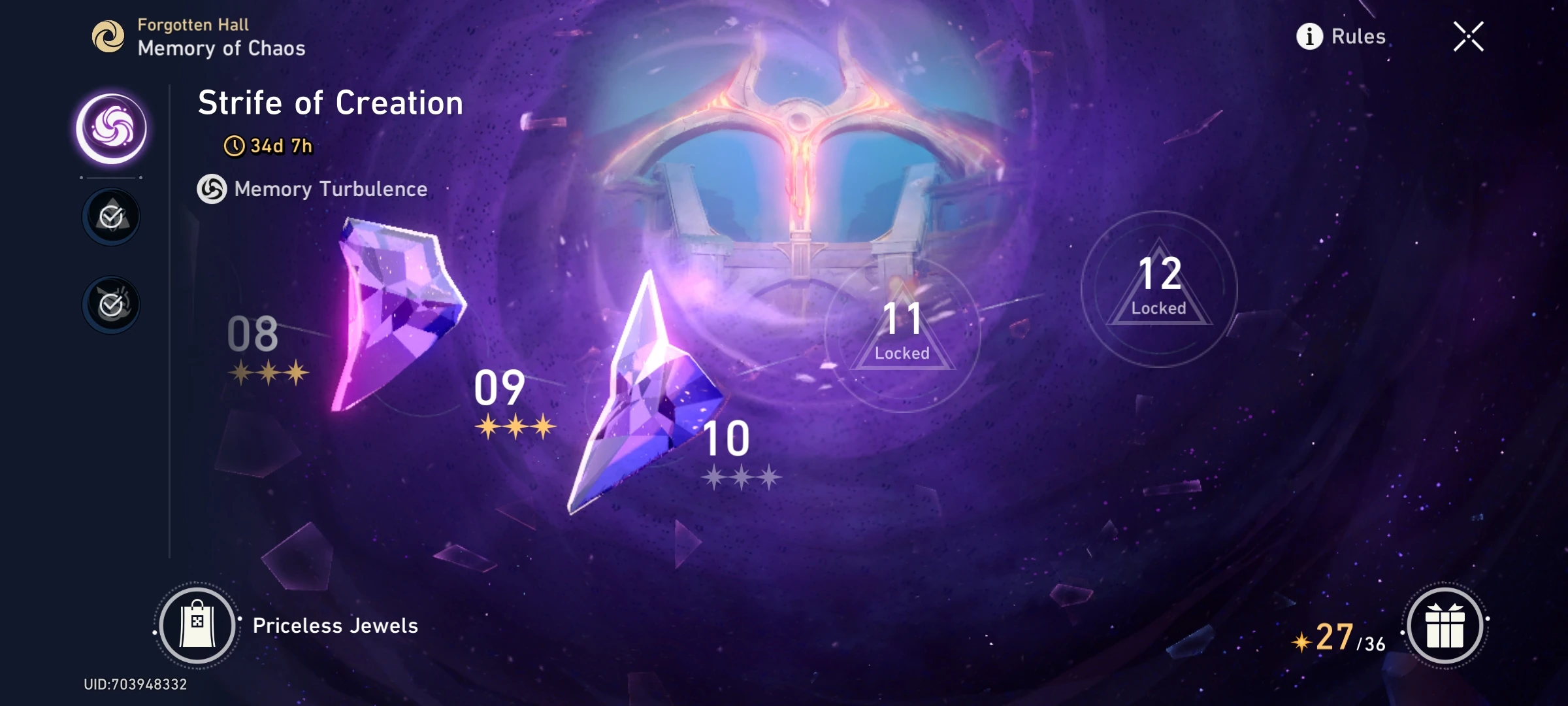Close the Memory of Chaos screen
The width and height of the screenshot is (1568, 706).
tap(1469, 37)
